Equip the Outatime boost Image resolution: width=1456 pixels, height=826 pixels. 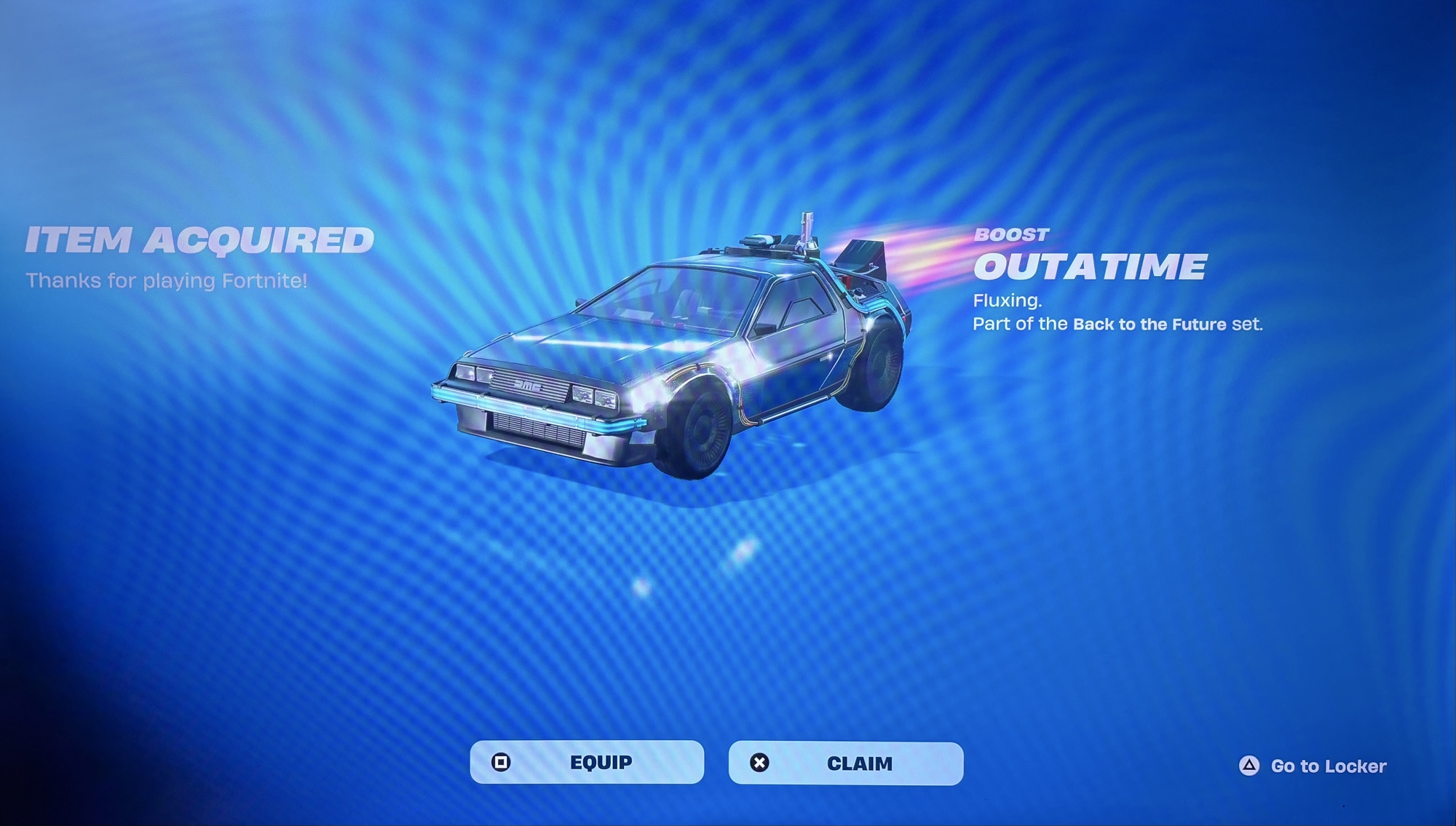[x=587, y=762]
